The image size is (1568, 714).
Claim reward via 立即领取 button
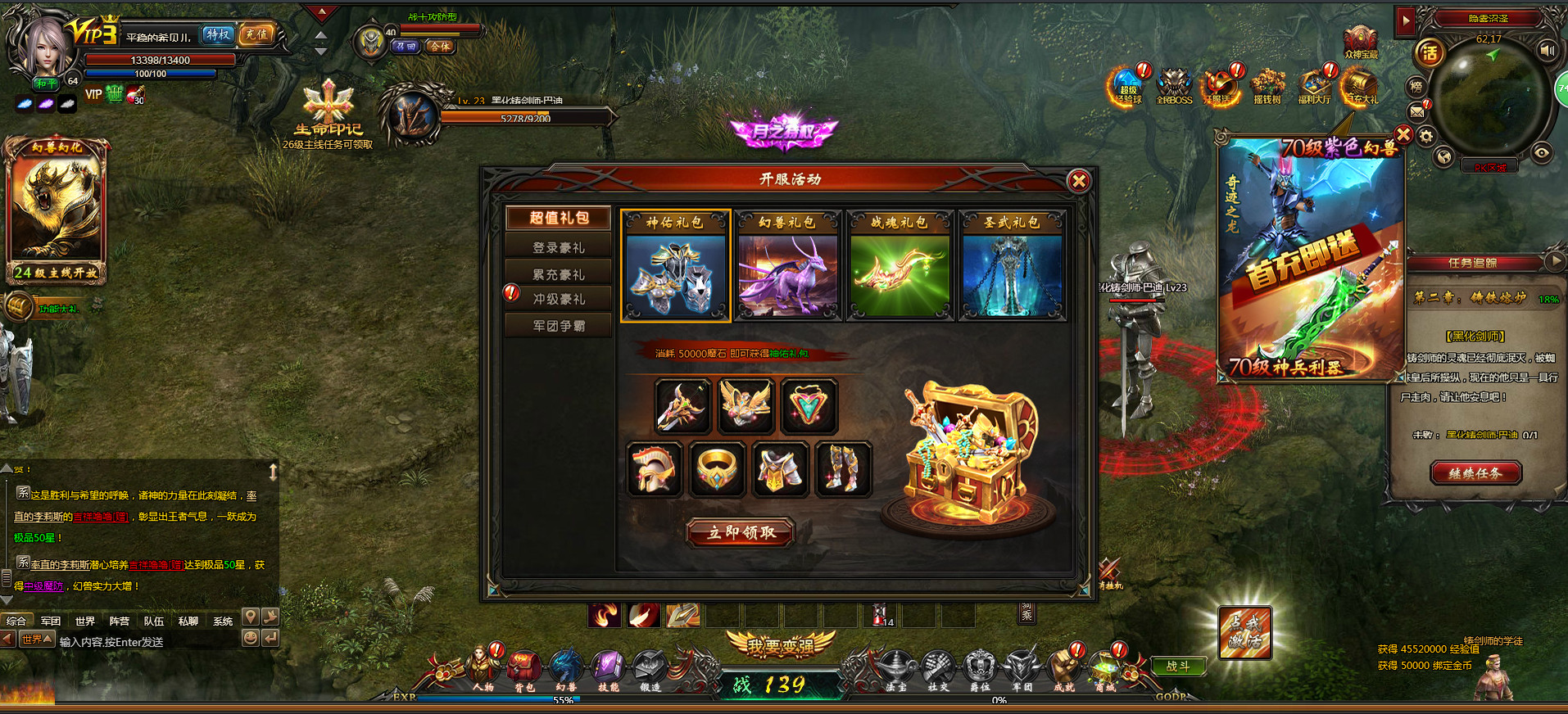(x=740, y=532)
